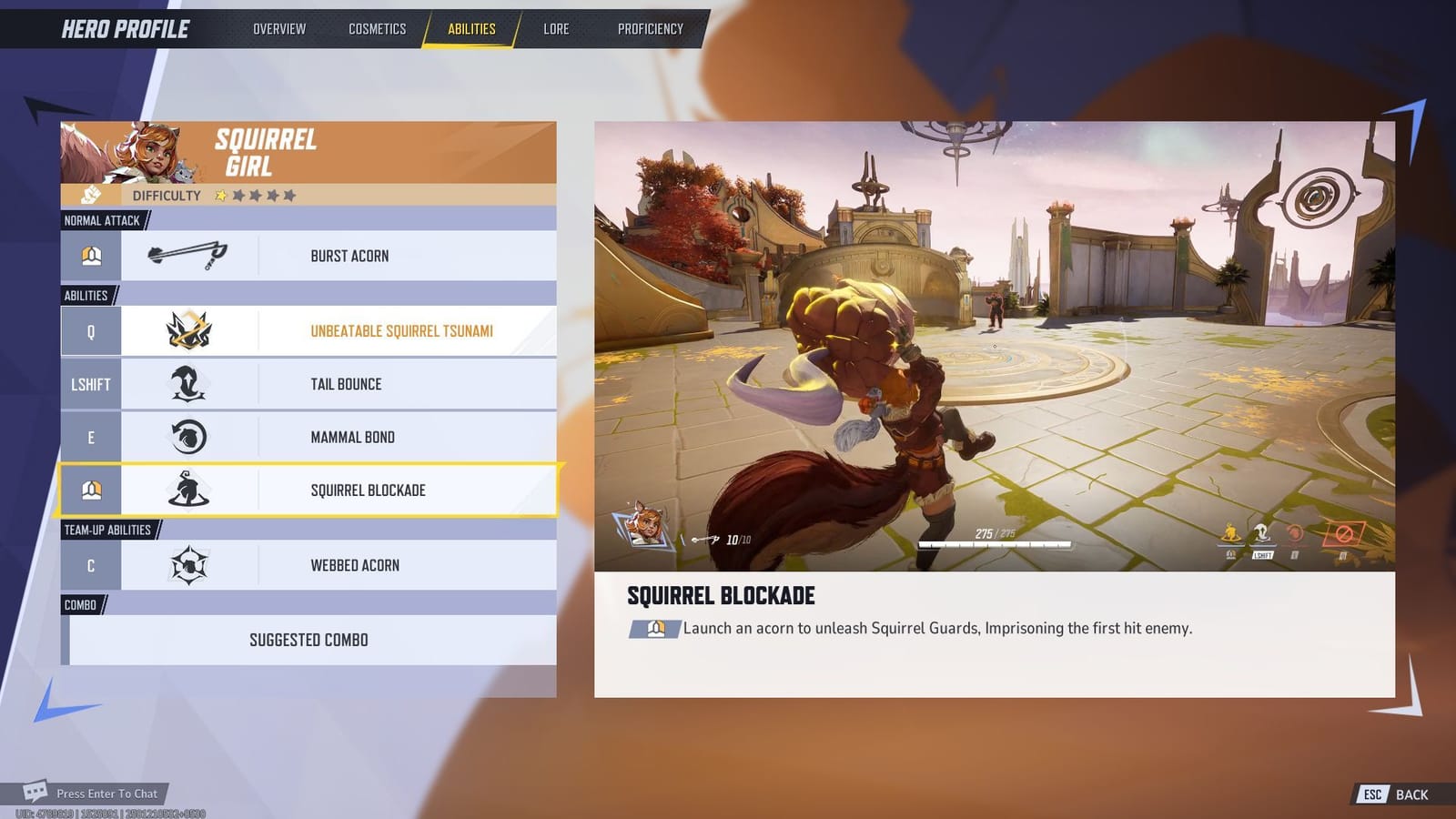Image resolution: width=1456 pixels, height=819 pixels.
Task: Click the crossed-out ultimate icon in the HUD
Action: 1344,531
